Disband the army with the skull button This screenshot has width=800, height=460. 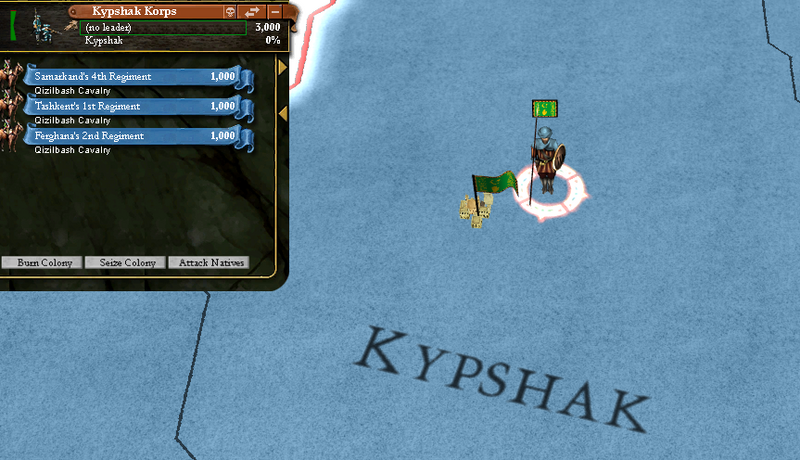[x=229, y=11]
